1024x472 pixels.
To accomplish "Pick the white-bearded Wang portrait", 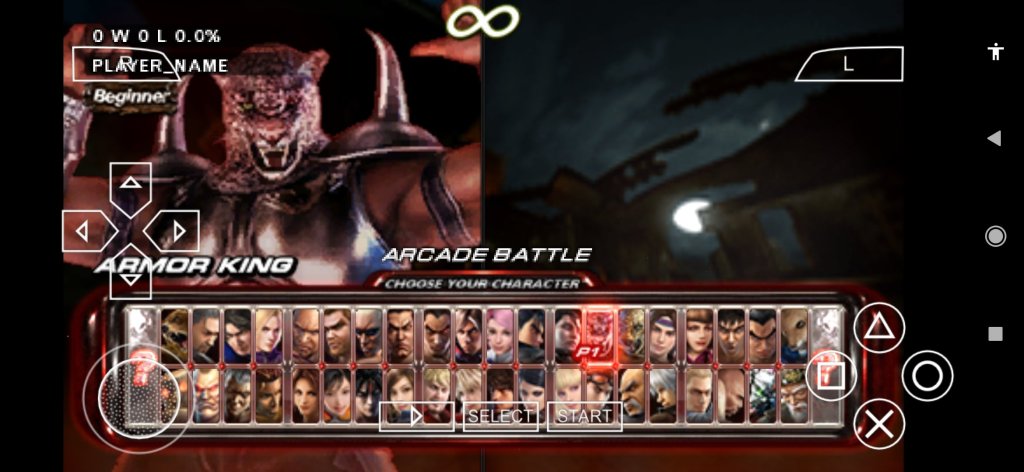I will [x=795, y=394].
